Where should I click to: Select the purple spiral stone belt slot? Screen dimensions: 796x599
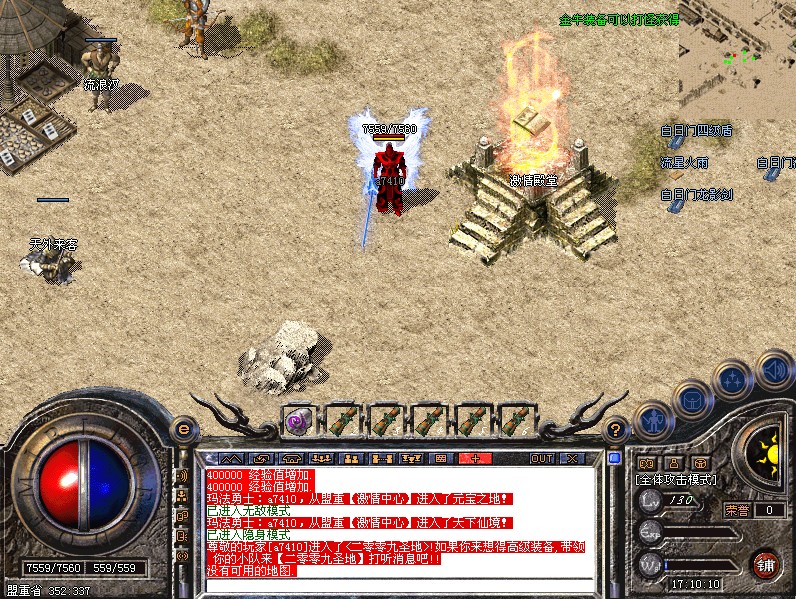point(298,421)
